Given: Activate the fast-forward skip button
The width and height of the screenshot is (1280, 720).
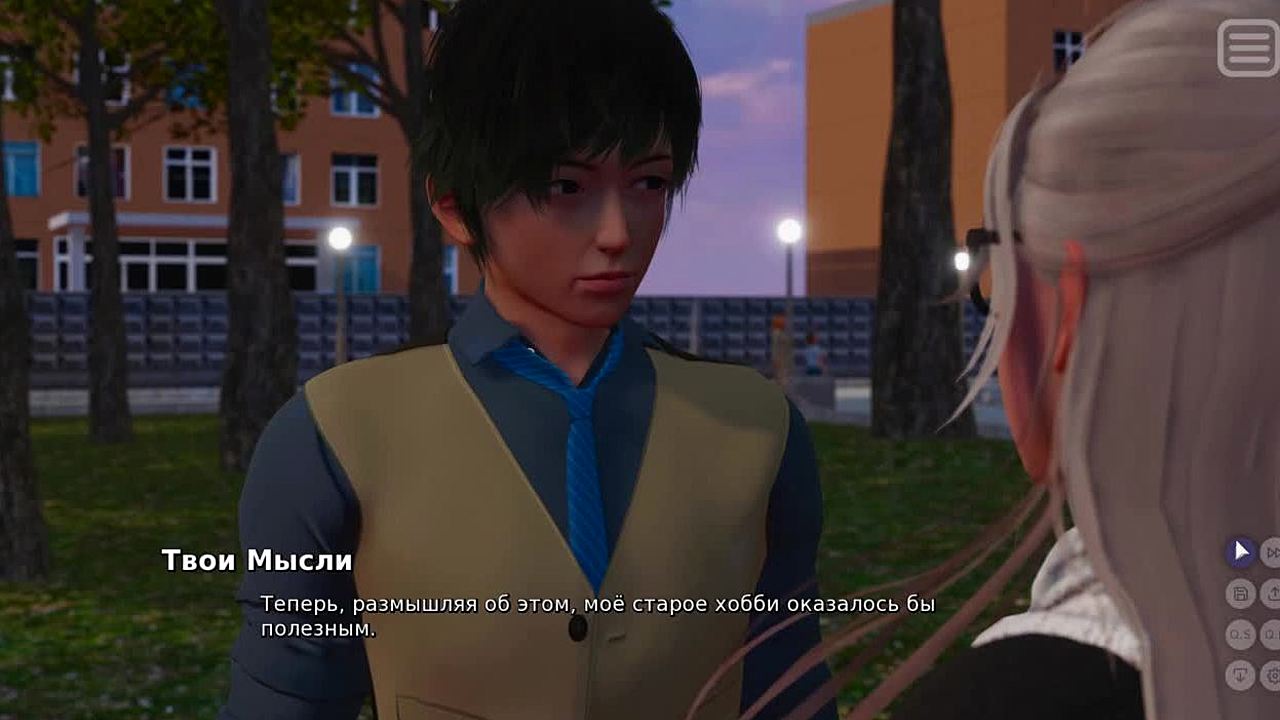Looking at the screenshot, I should point(1272,552).
